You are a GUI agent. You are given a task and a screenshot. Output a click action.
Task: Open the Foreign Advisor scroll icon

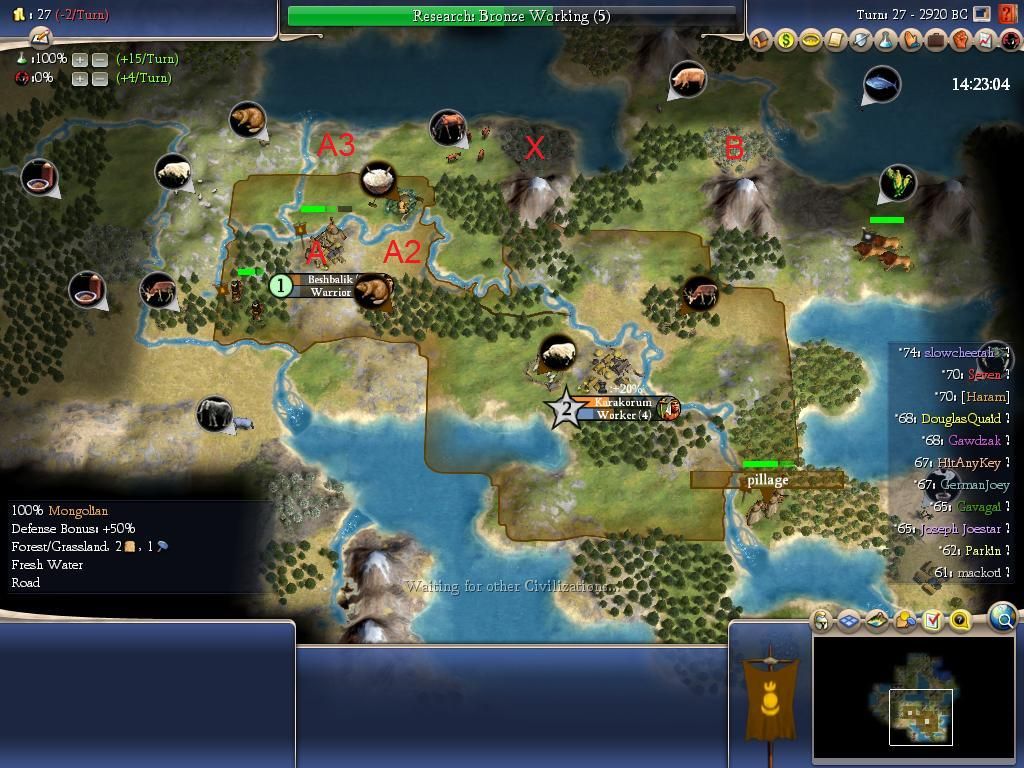click(x=836, y=40)
